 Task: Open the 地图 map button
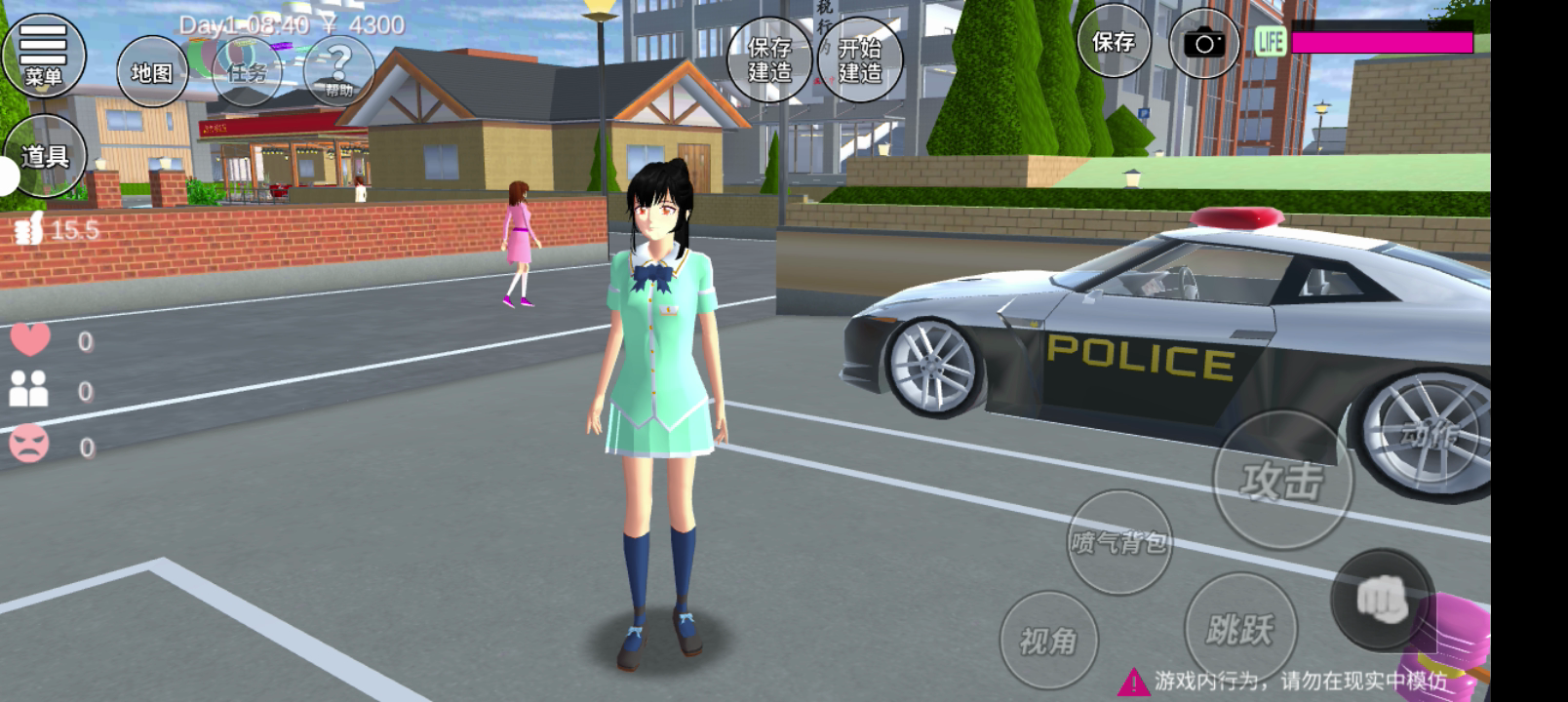[x=152, y=72]
